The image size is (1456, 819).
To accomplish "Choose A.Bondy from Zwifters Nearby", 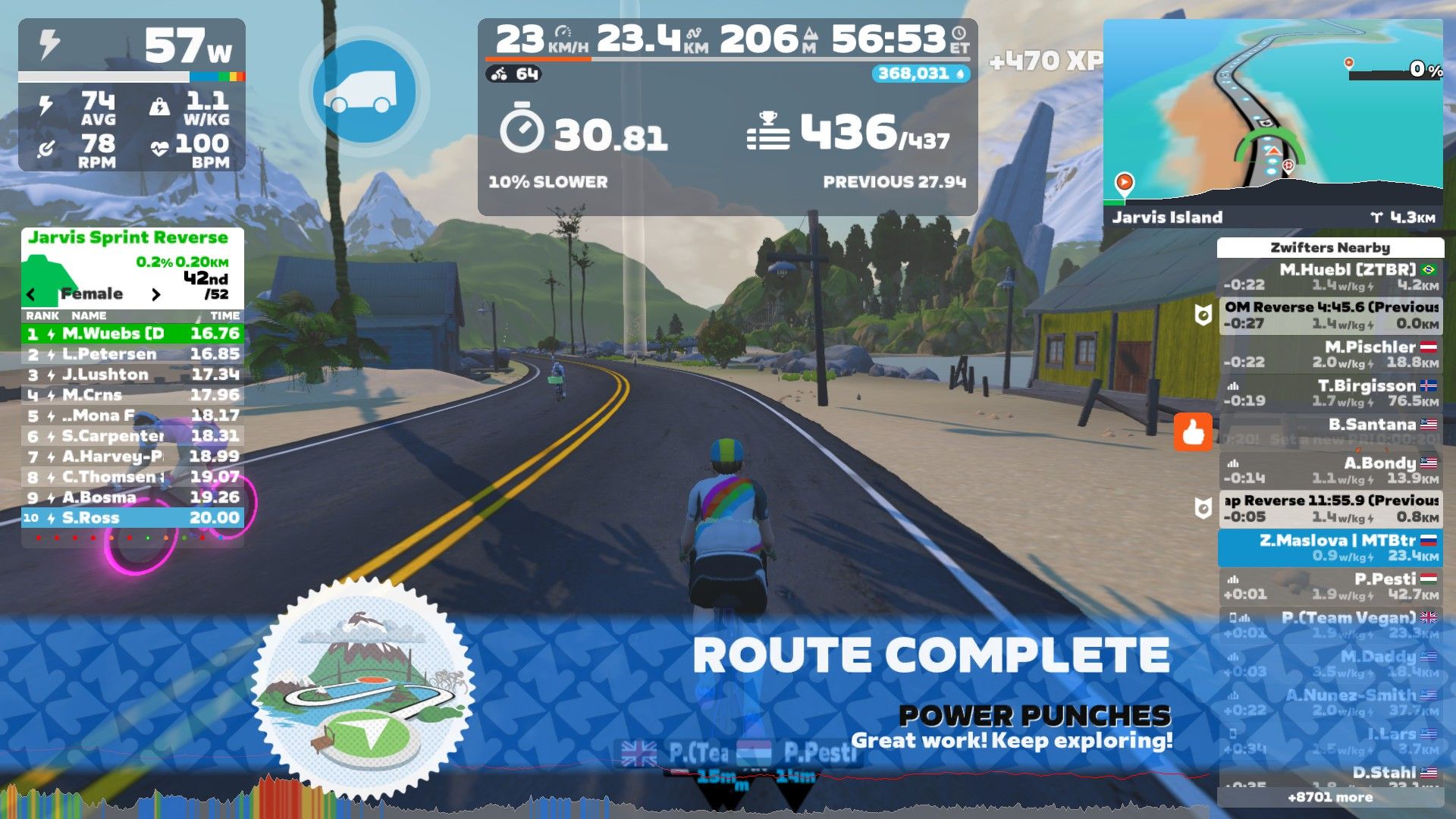I will point(1330,470).
